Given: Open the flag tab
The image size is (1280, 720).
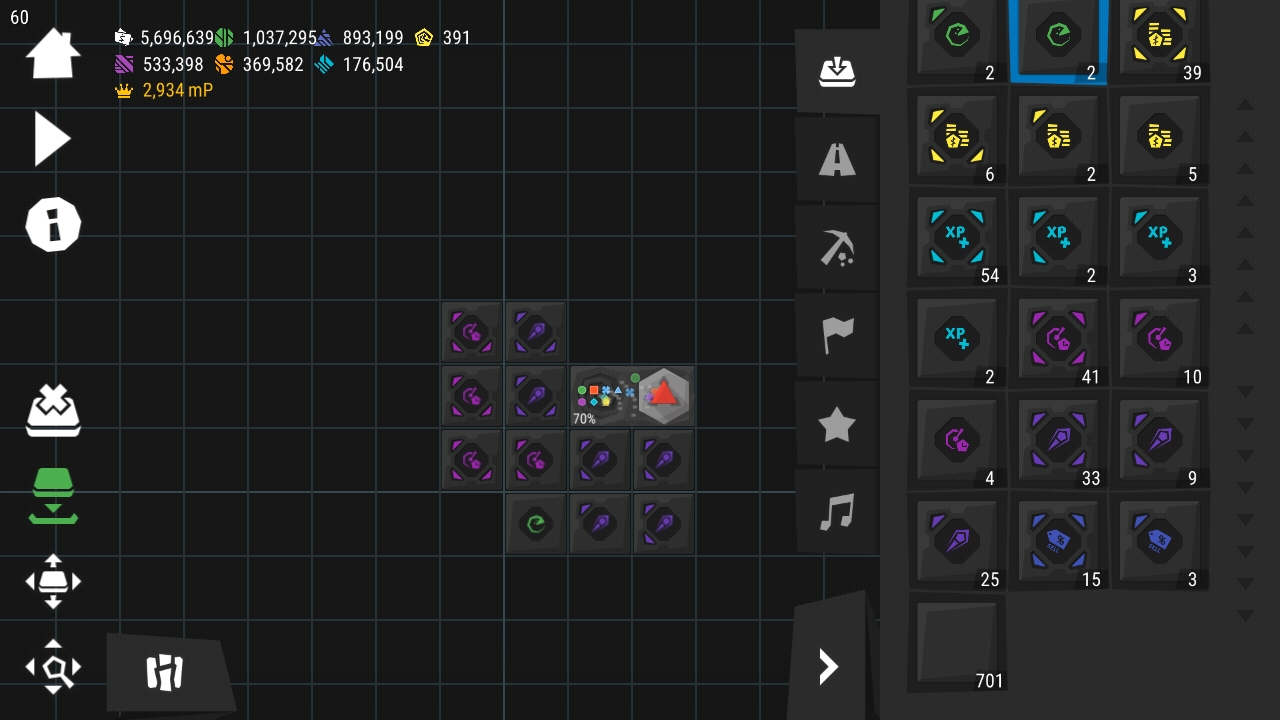Looking at the screenshot, I should pos(837,336).
